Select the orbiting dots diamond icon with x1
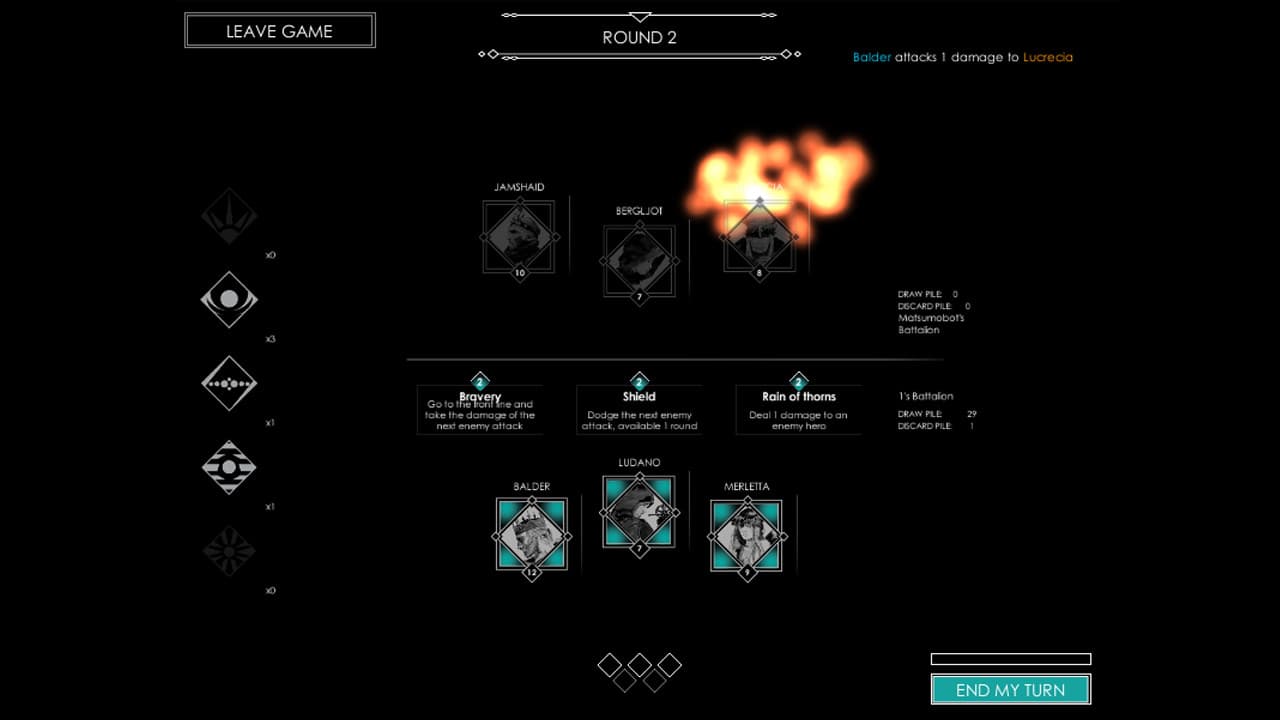Image resolution: width=1280 pixels, height=720 pixels. pos(229,384)
